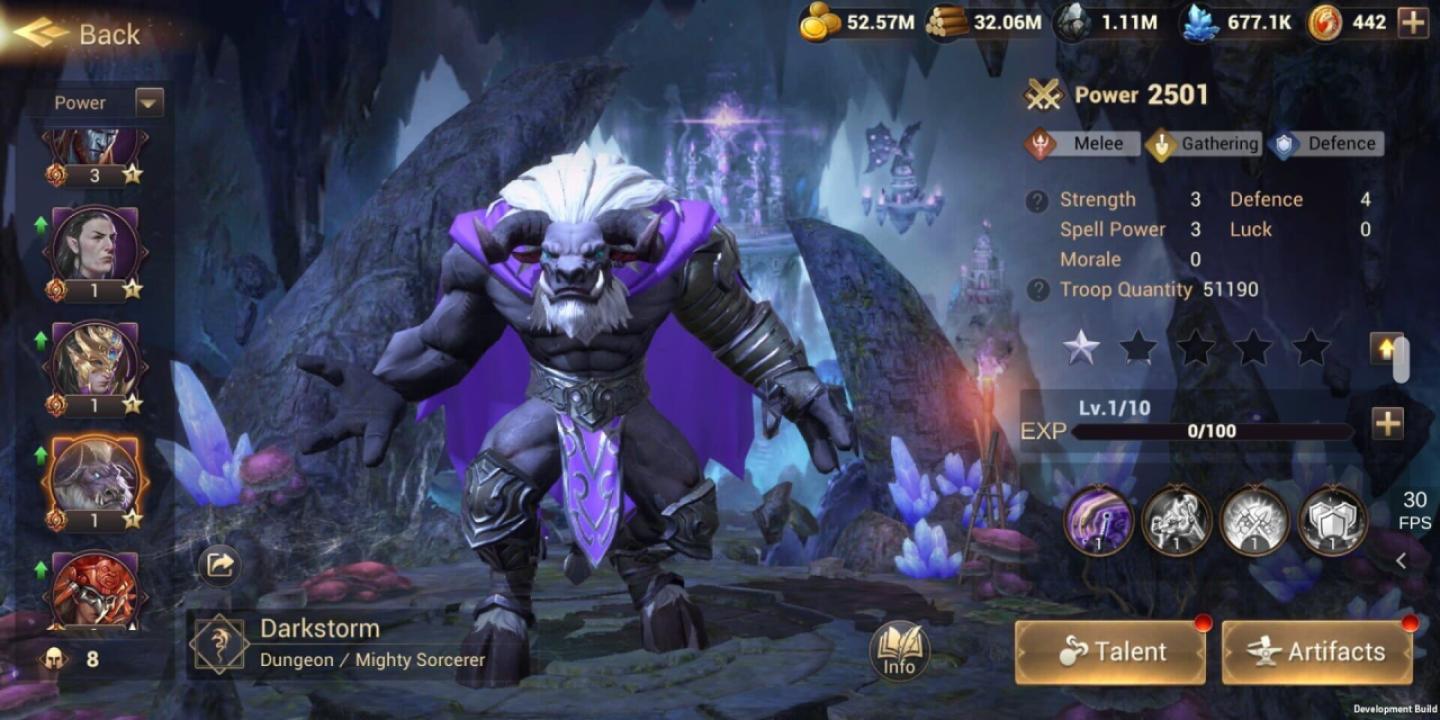Viewport: 1440px width, 720px height.
Task: Expand the side panel arrow
Action: pyautogui.click(x=1401, y=561)
